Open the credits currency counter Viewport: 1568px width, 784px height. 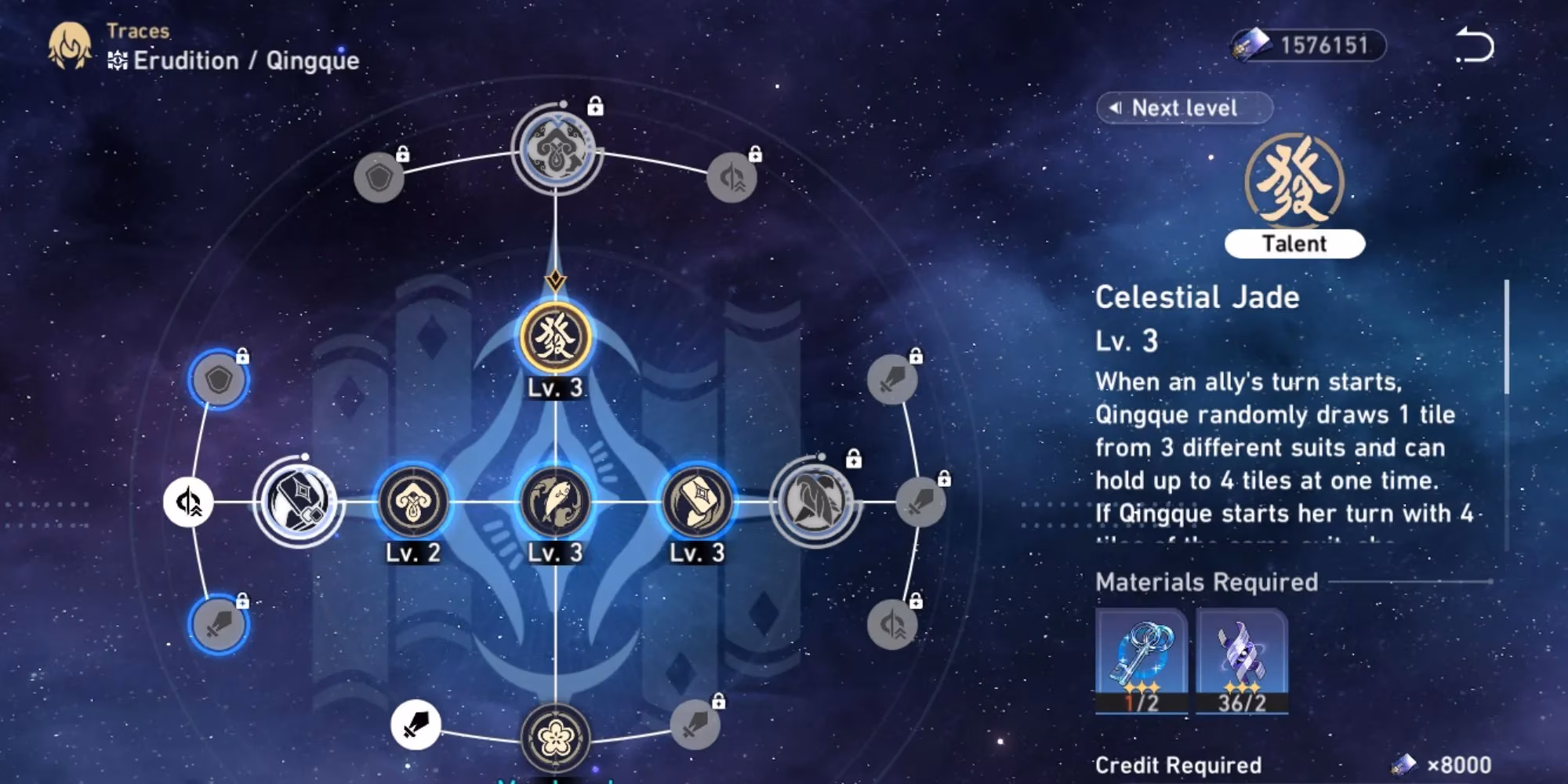(1308, 45)
